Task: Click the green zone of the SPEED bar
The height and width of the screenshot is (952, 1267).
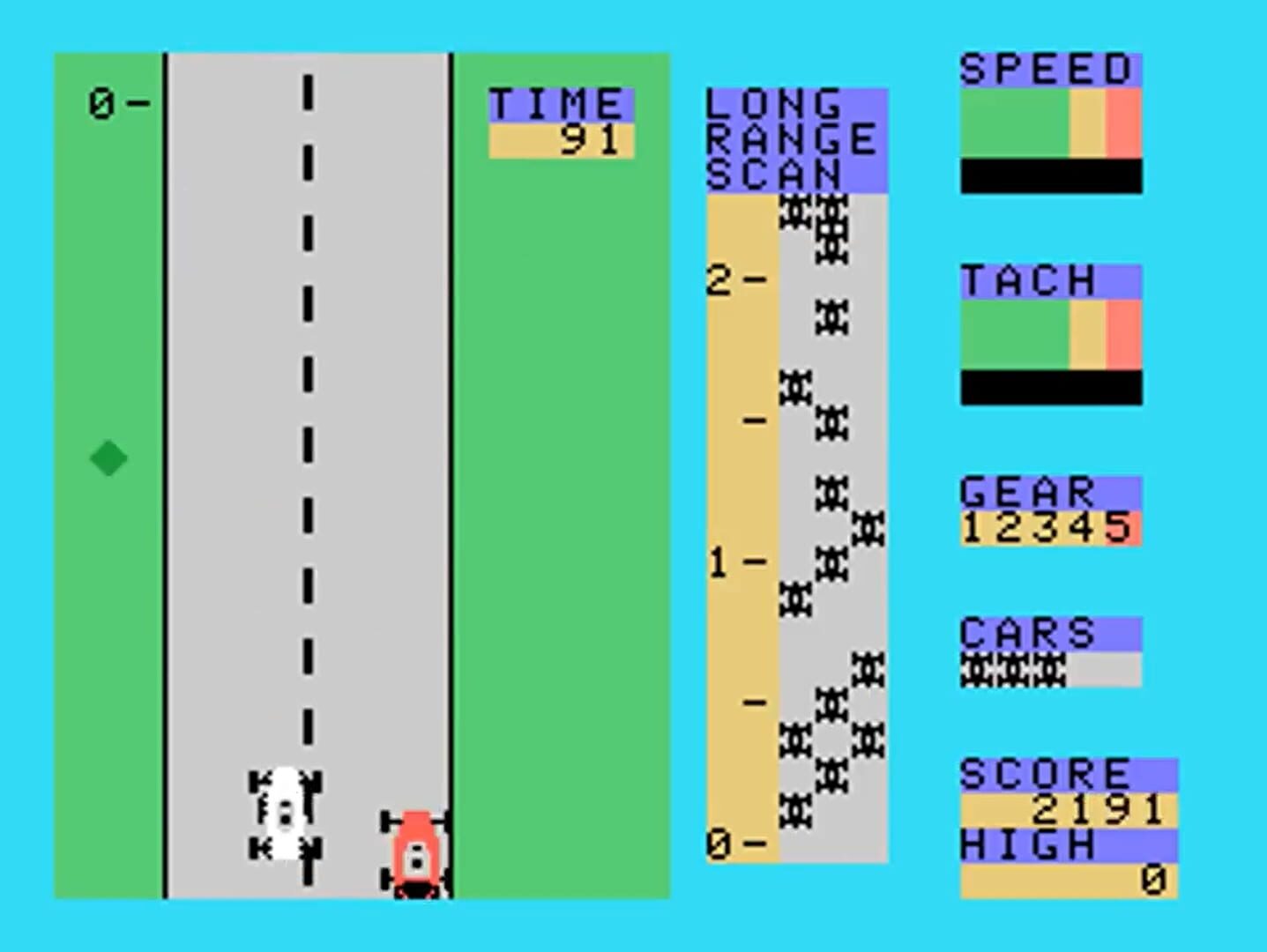Action: 1014,123
